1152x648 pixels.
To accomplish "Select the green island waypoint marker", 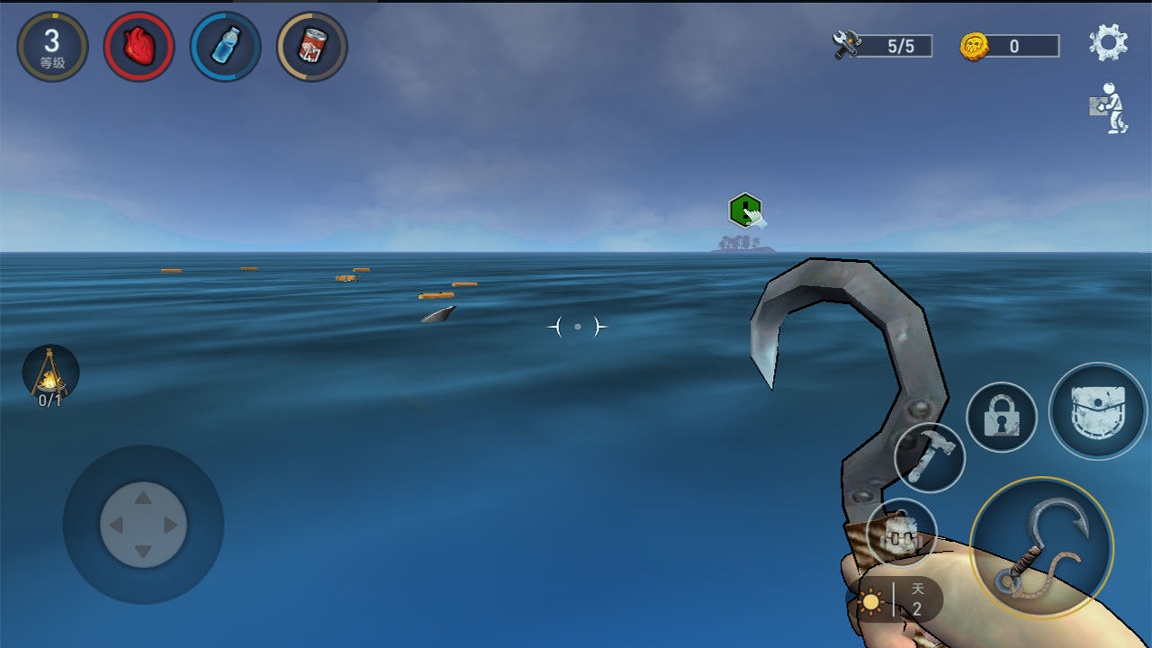I will [x=745, y=210].
